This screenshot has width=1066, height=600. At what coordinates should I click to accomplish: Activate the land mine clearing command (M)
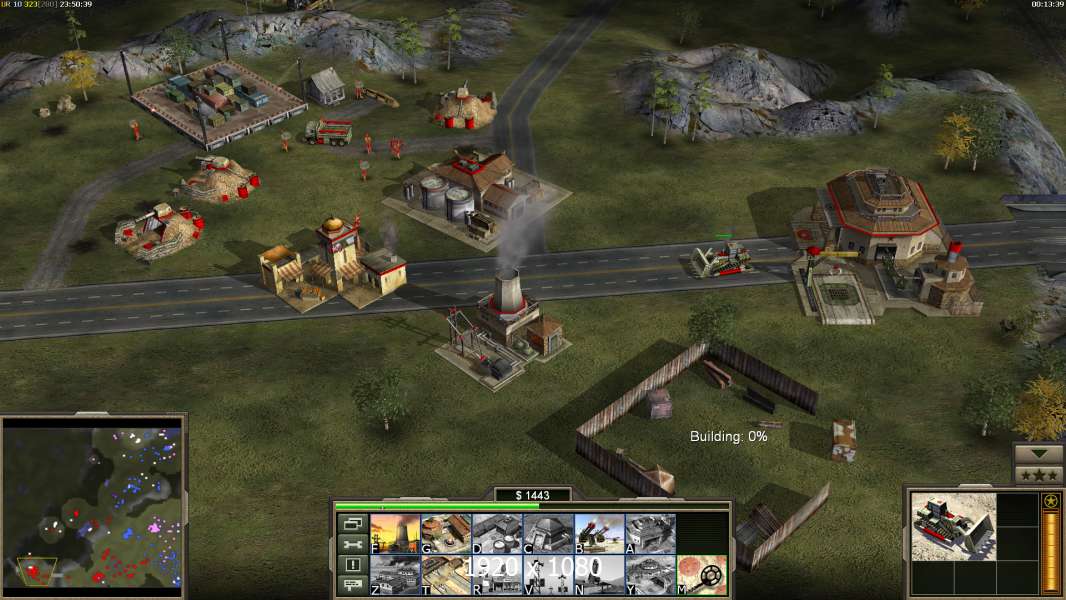(701, 574)
